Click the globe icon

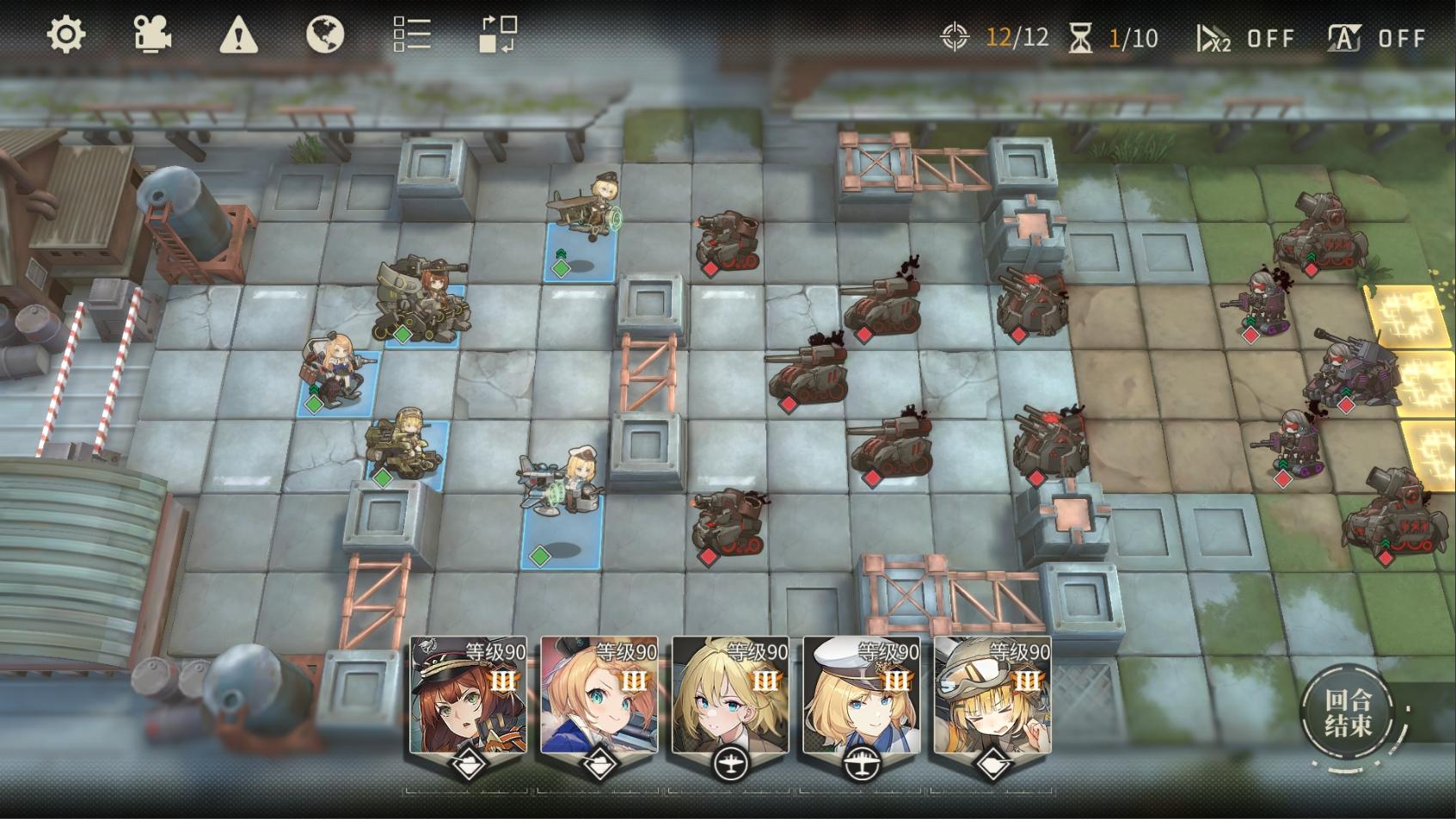(x=325, y=35)
